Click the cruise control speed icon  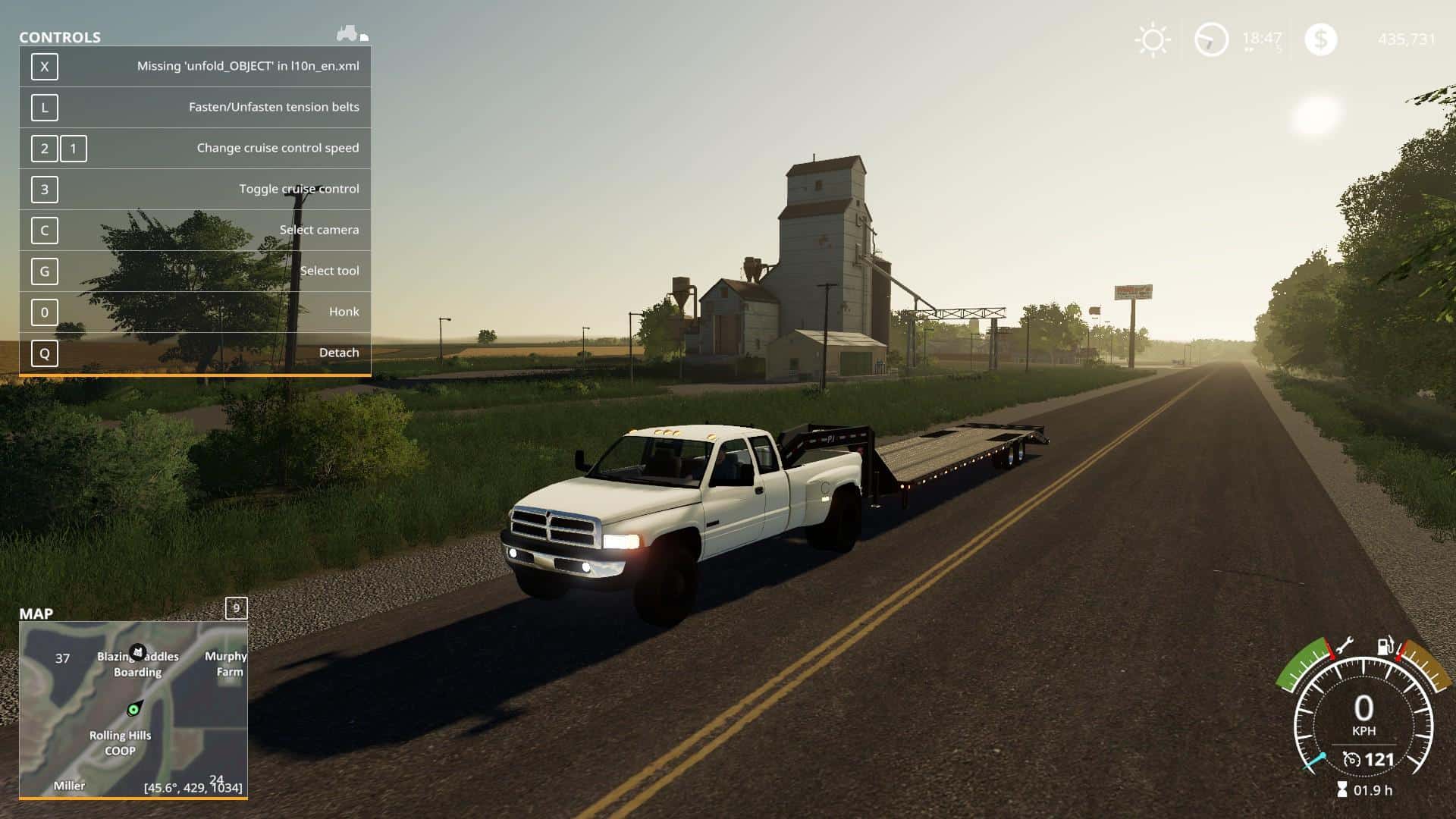pos(1351,759)
